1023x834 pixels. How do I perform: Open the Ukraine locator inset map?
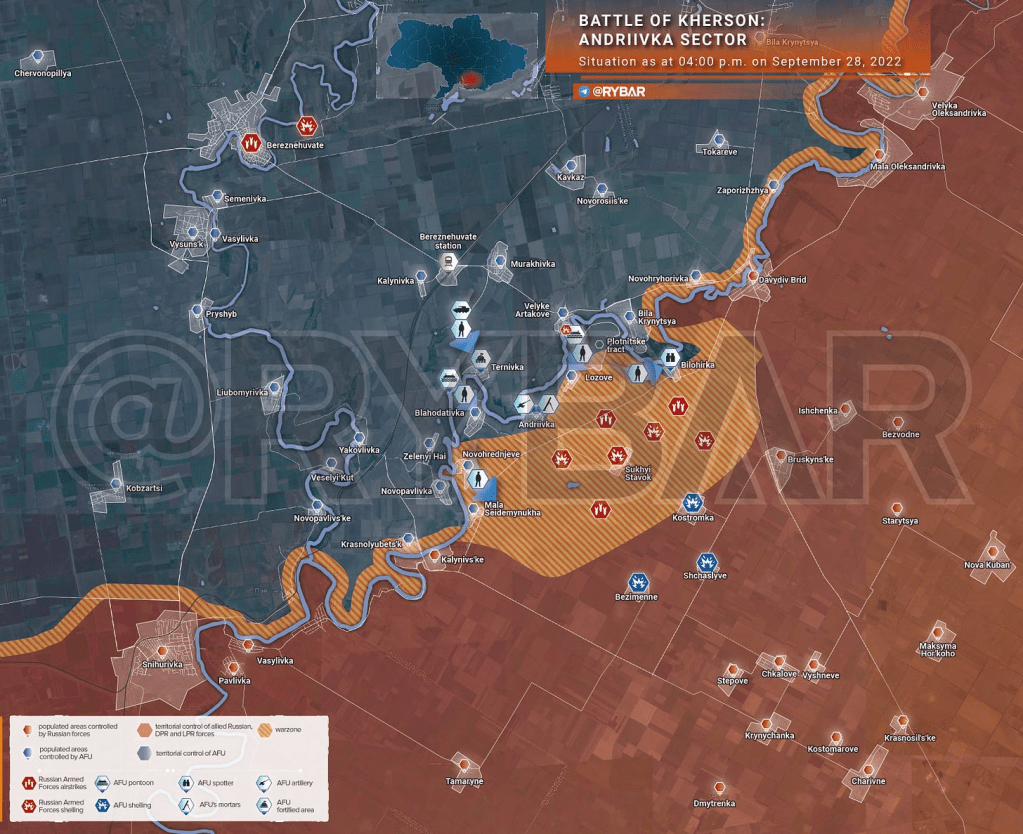459,56
